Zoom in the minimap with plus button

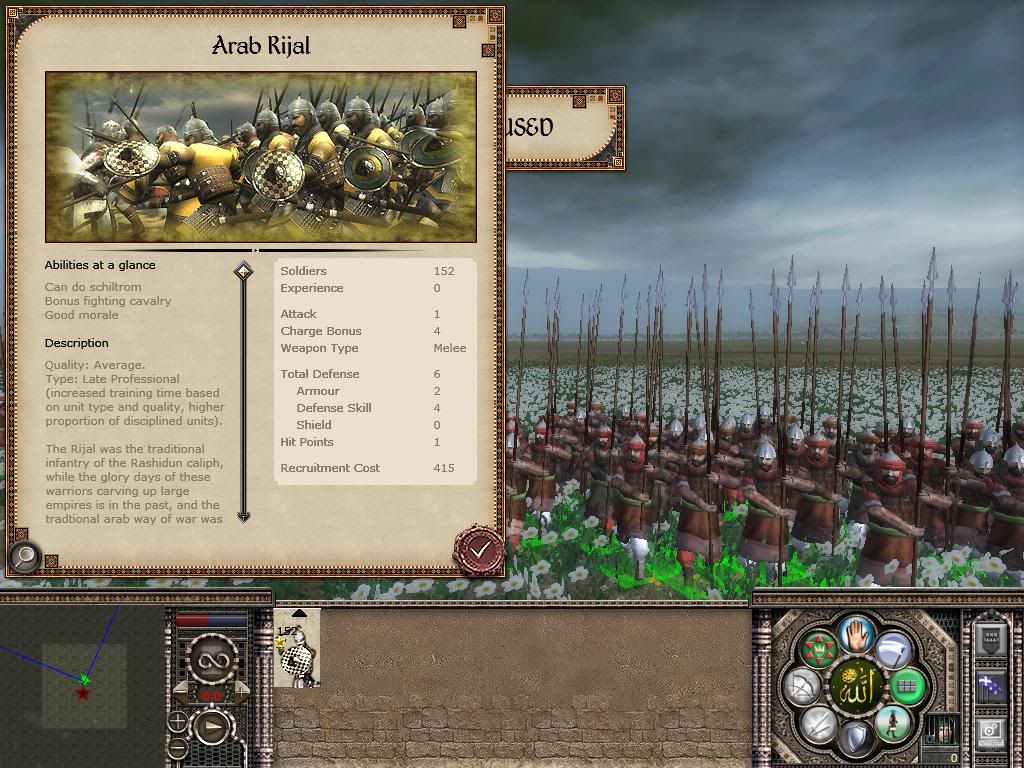pyautogui.click(x=178, y=722)
